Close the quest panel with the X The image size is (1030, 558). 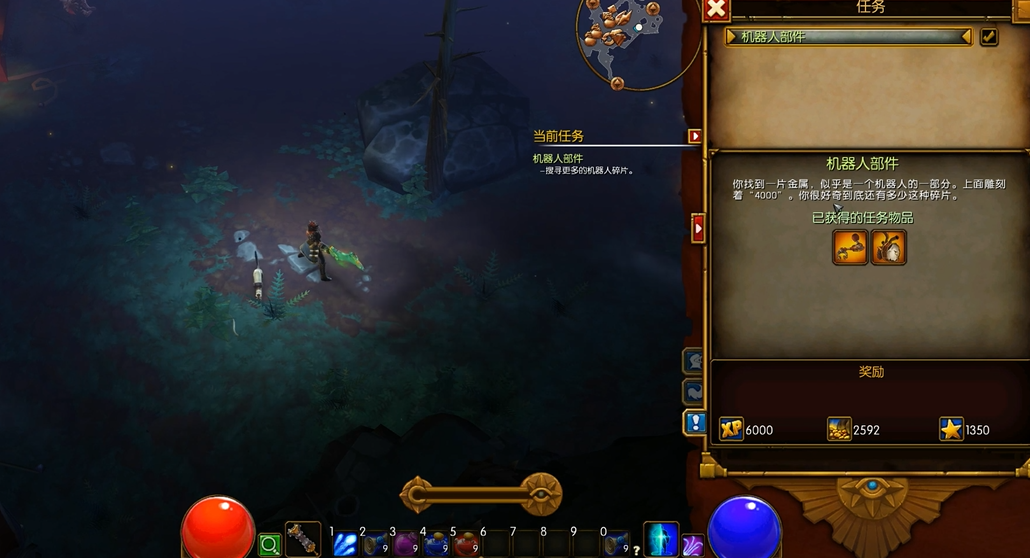pos(716,9)
